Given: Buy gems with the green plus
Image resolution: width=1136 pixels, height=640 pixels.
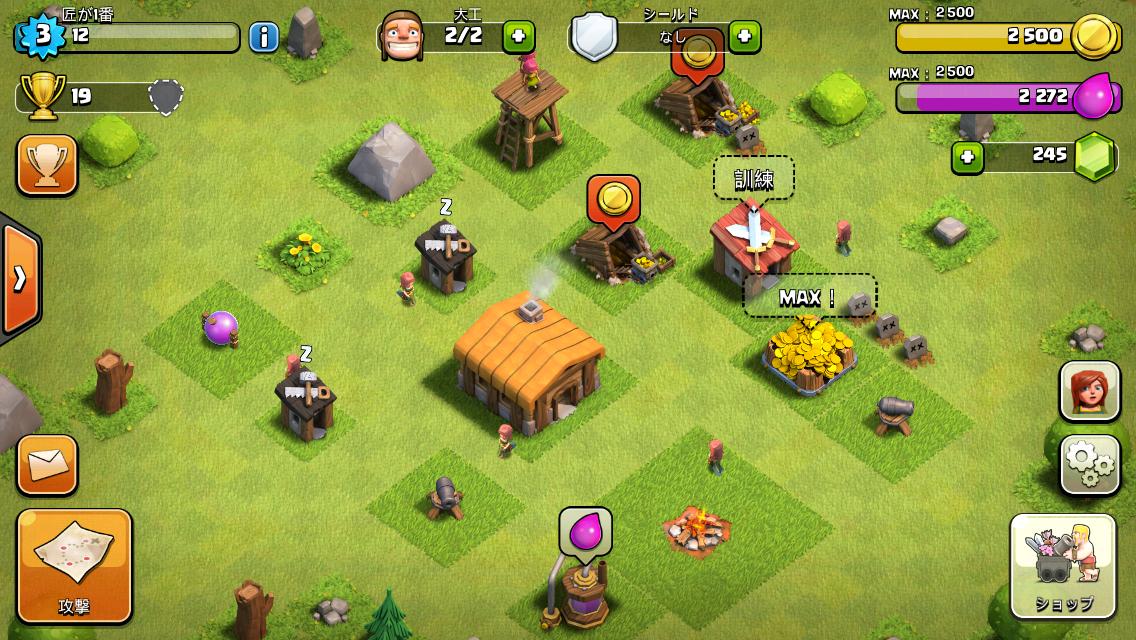Looking at the screenshot, I should click(x=966, y=157).
